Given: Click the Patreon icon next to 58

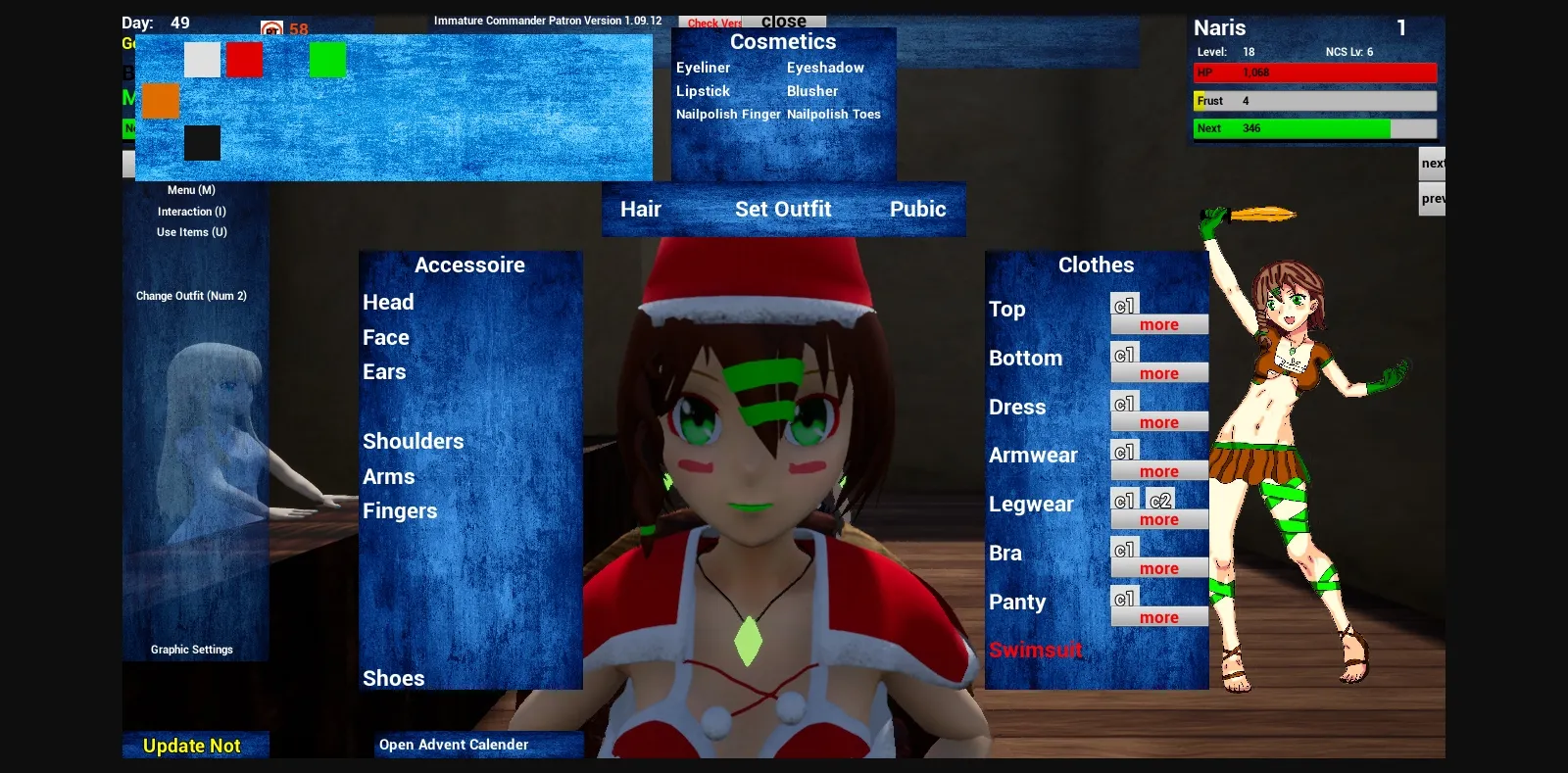Looking at the screenshot, I should [x=270, y=28].
